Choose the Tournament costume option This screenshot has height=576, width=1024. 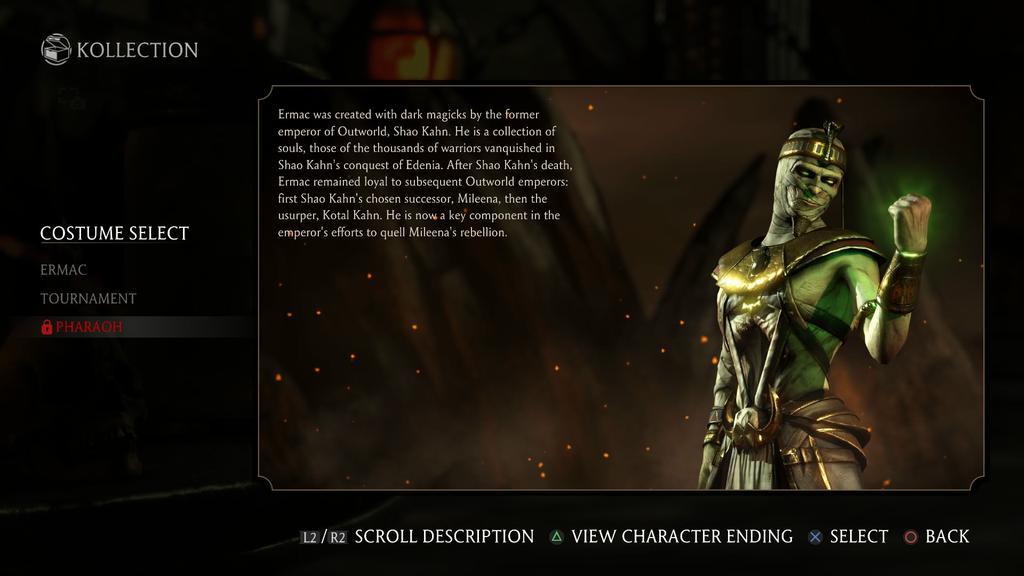click(x=88, y=298)
